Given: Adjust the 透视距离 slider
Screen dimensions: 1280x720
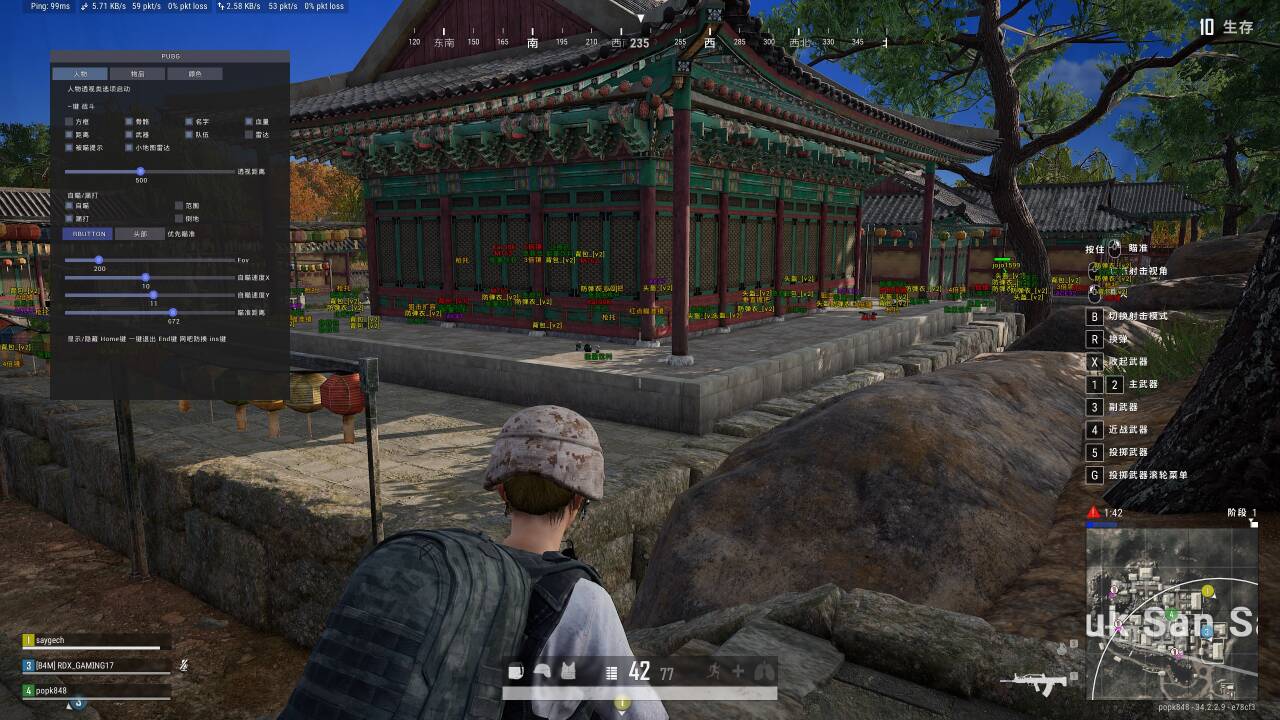Looking at the screenshot, I should coord(141,172).
